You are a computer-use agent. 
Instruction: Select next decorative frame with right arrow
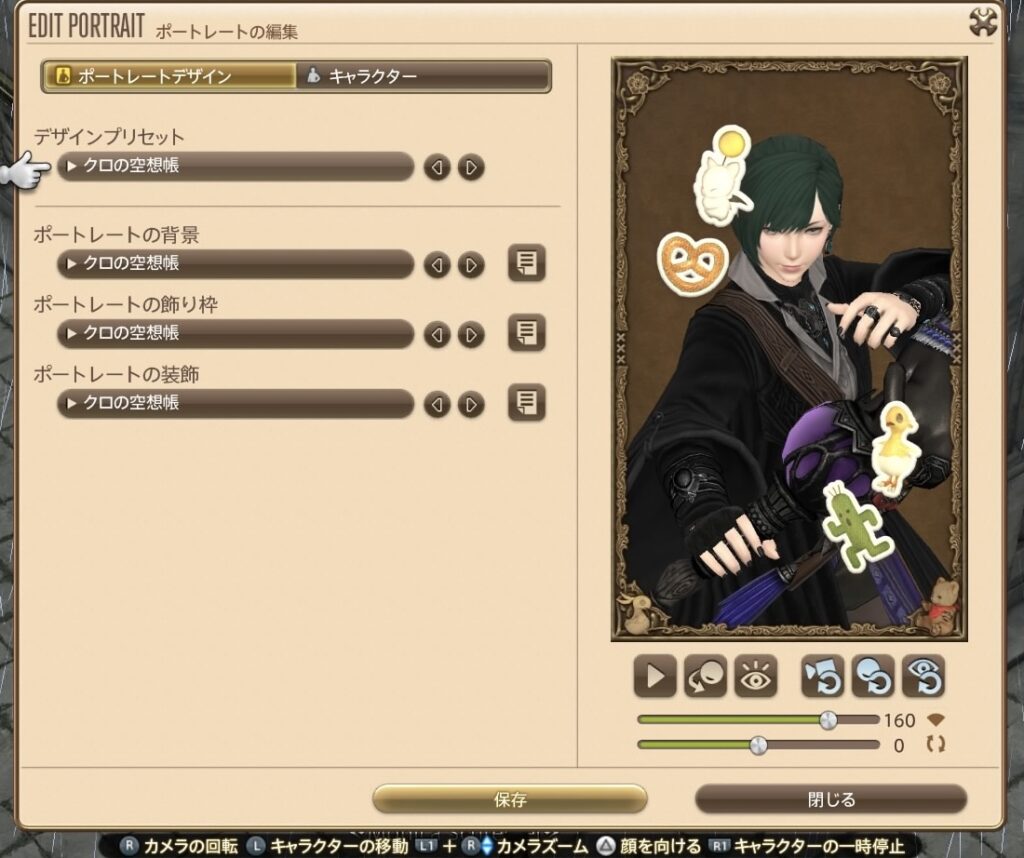(471, 333)
